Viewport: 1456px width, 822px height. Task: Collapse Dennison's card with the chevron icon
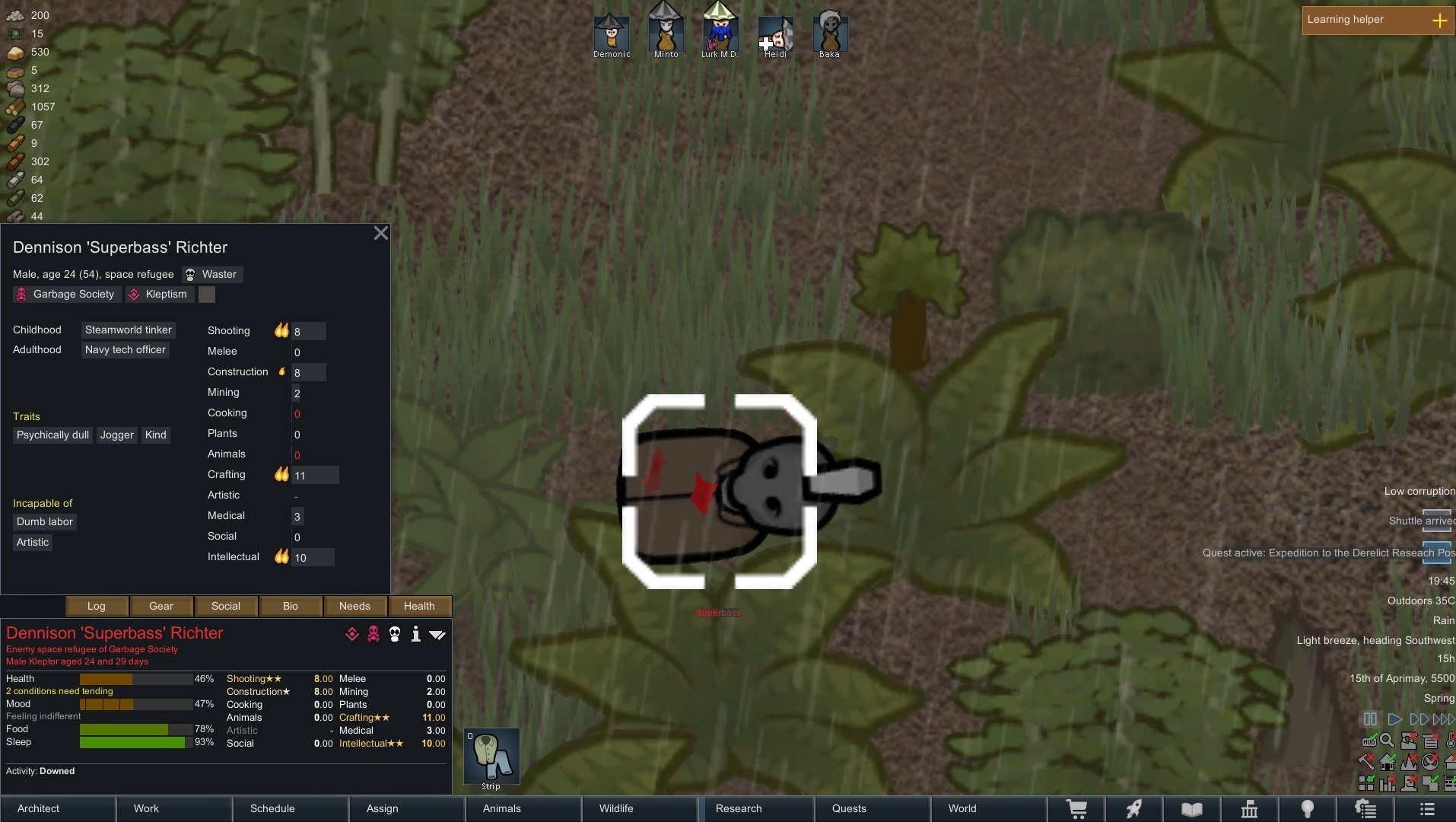[438, 634]
